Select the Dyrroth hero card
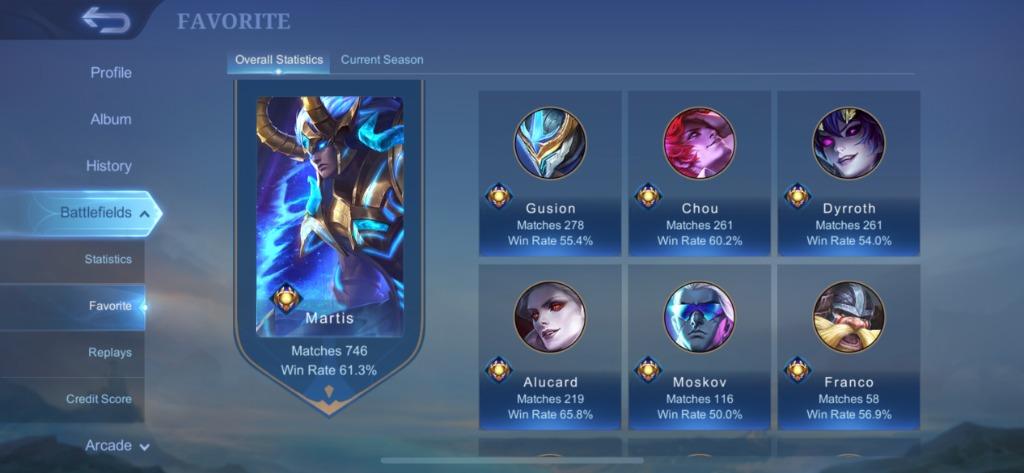The height and width of the screenshot is (473, 1024). 848,174
